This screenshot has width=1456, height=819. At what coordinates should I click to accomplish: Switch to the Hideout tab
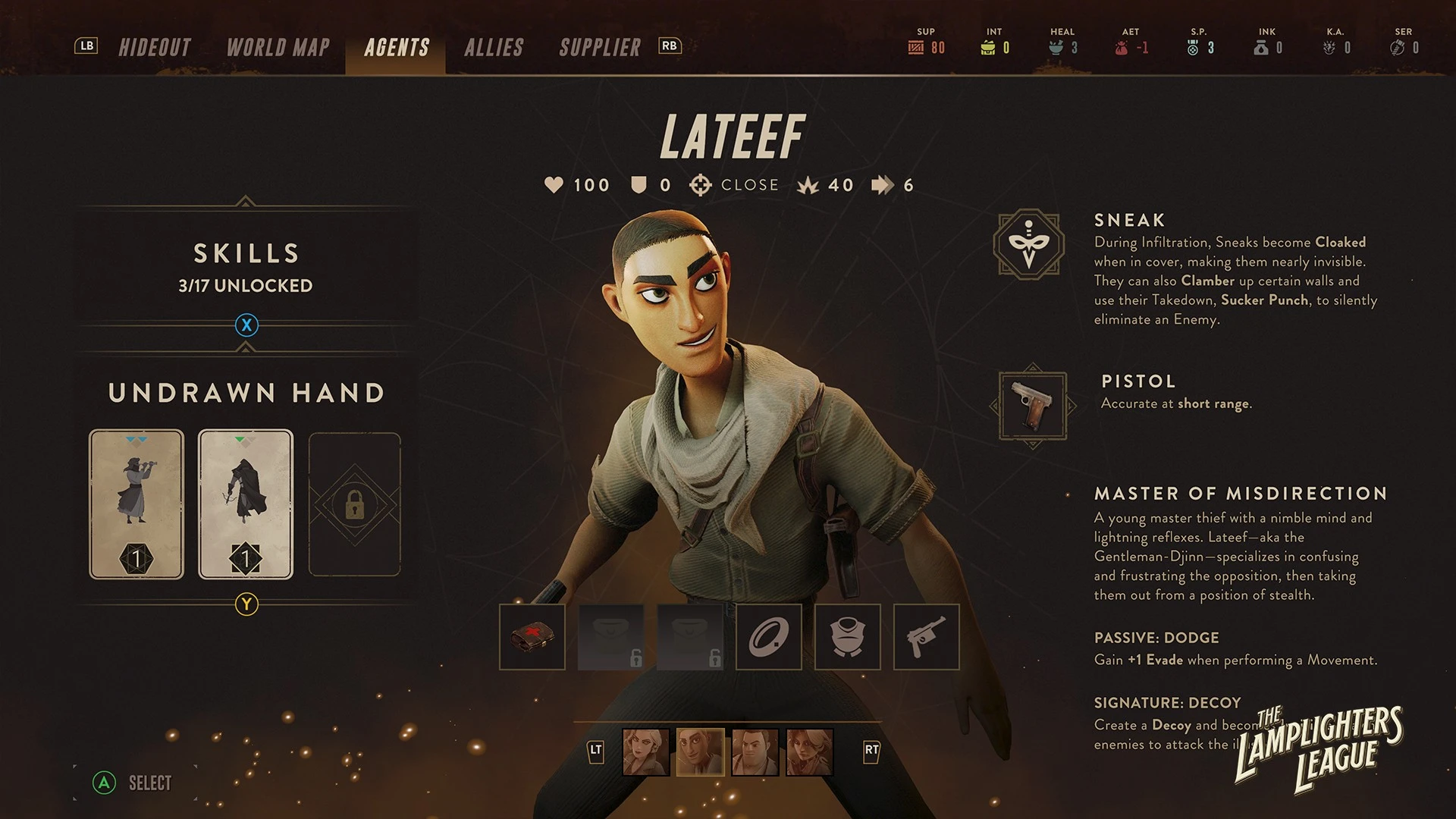[155, 48]
